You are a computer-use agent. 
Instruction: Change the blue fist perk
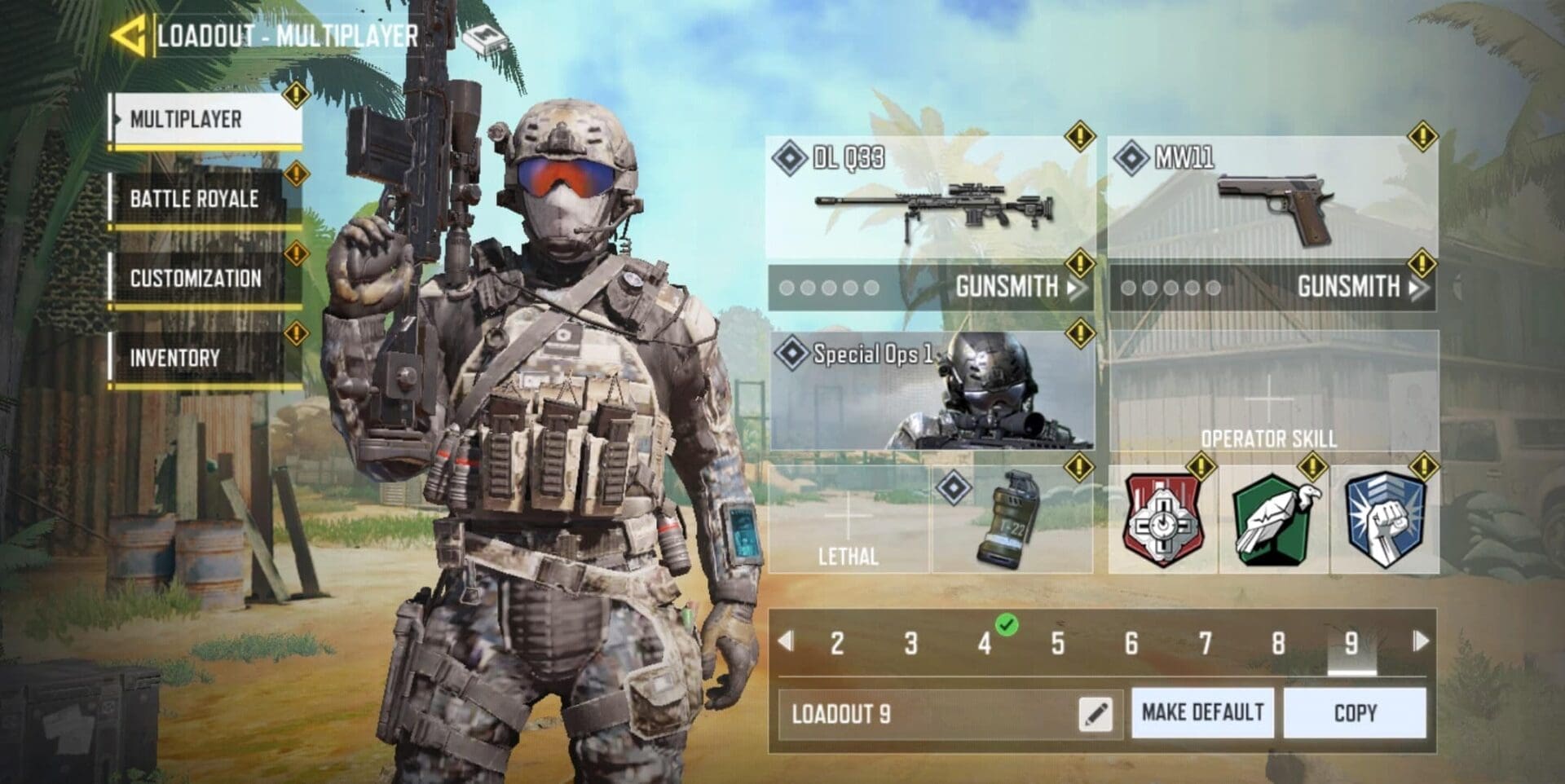1384,520
